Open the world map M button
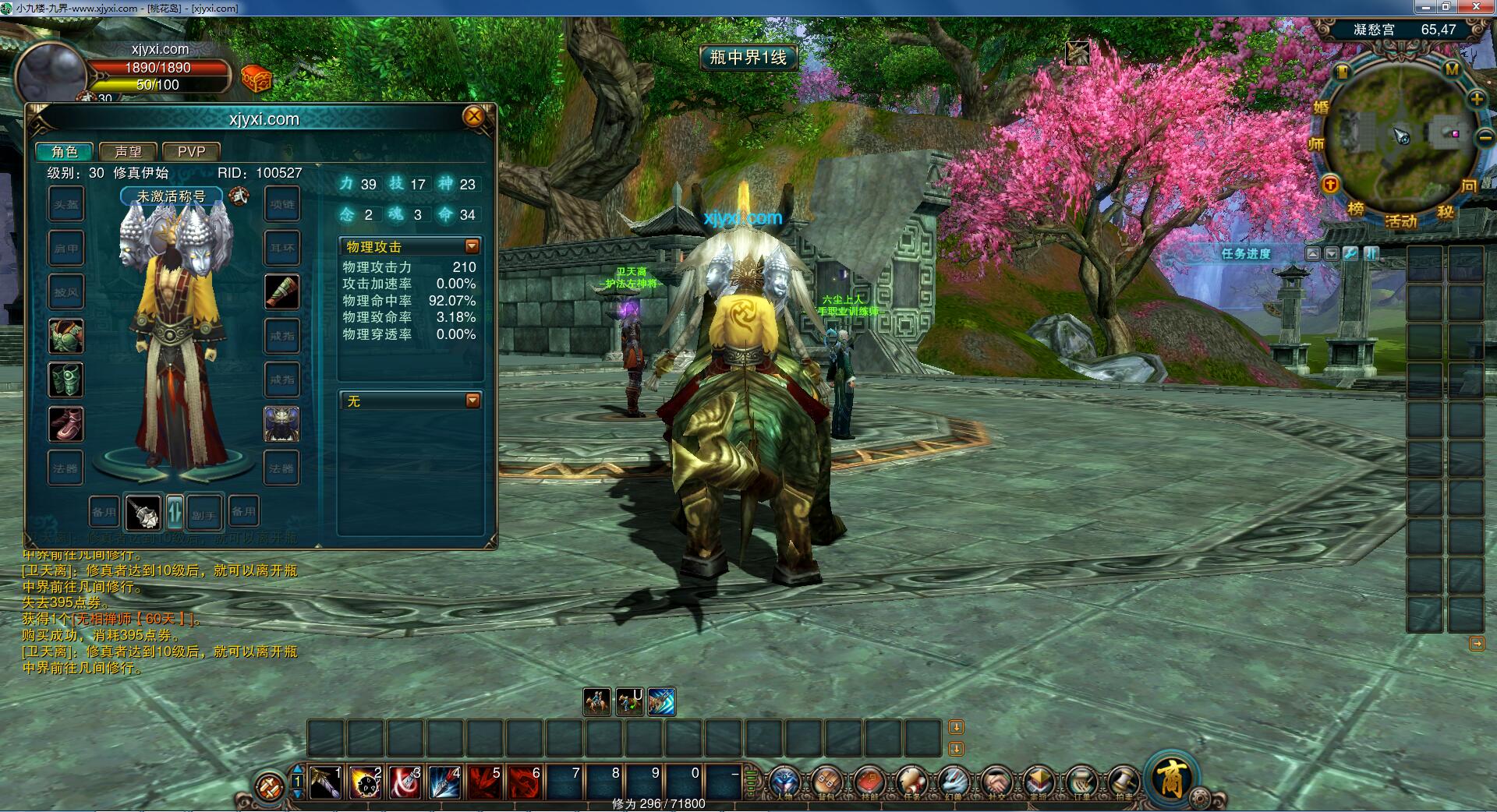1497x812 pixels. click(1451, 69)
